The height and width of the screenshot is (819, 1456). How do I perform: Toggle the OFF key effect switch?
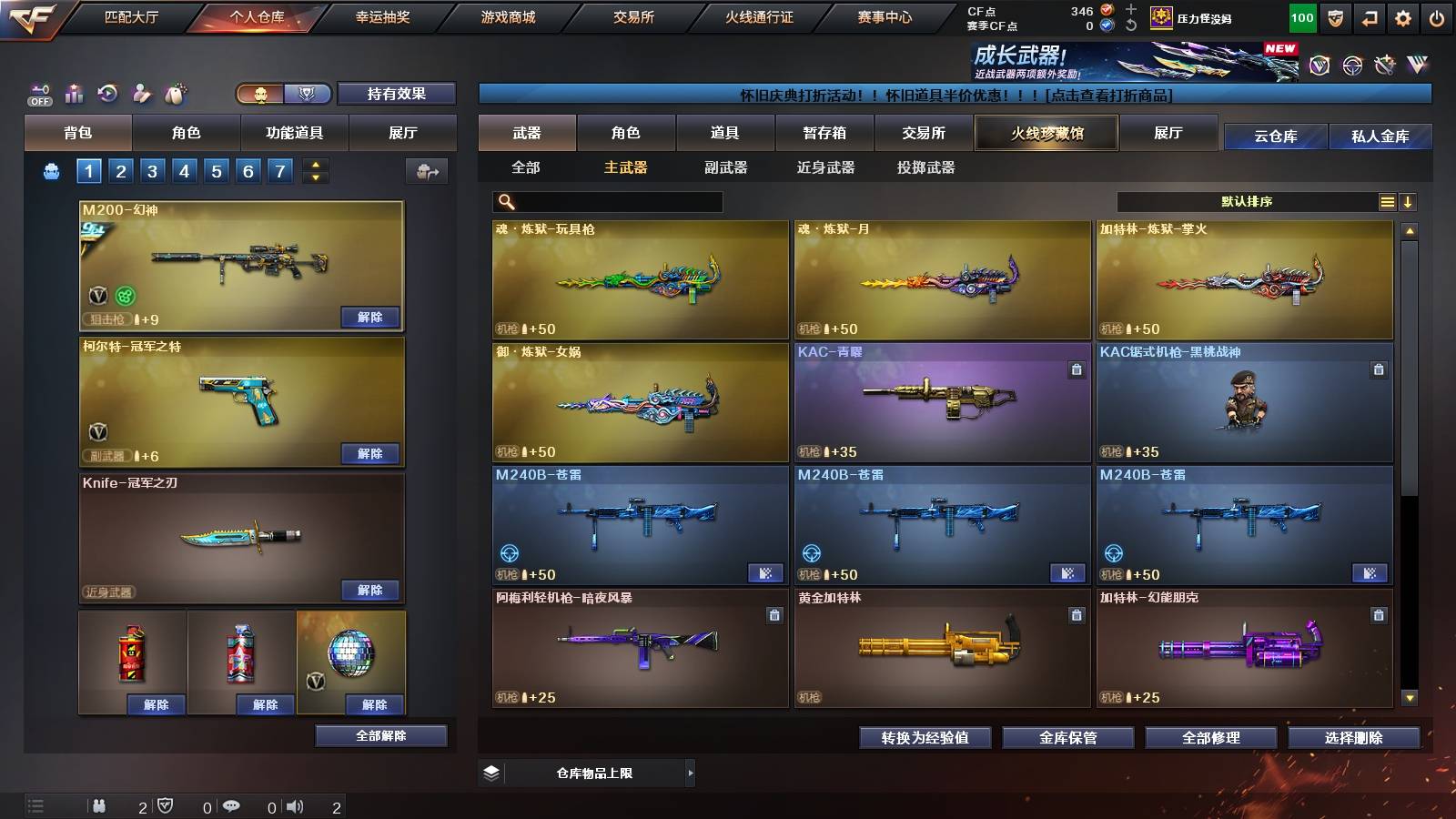click(38, 94)
